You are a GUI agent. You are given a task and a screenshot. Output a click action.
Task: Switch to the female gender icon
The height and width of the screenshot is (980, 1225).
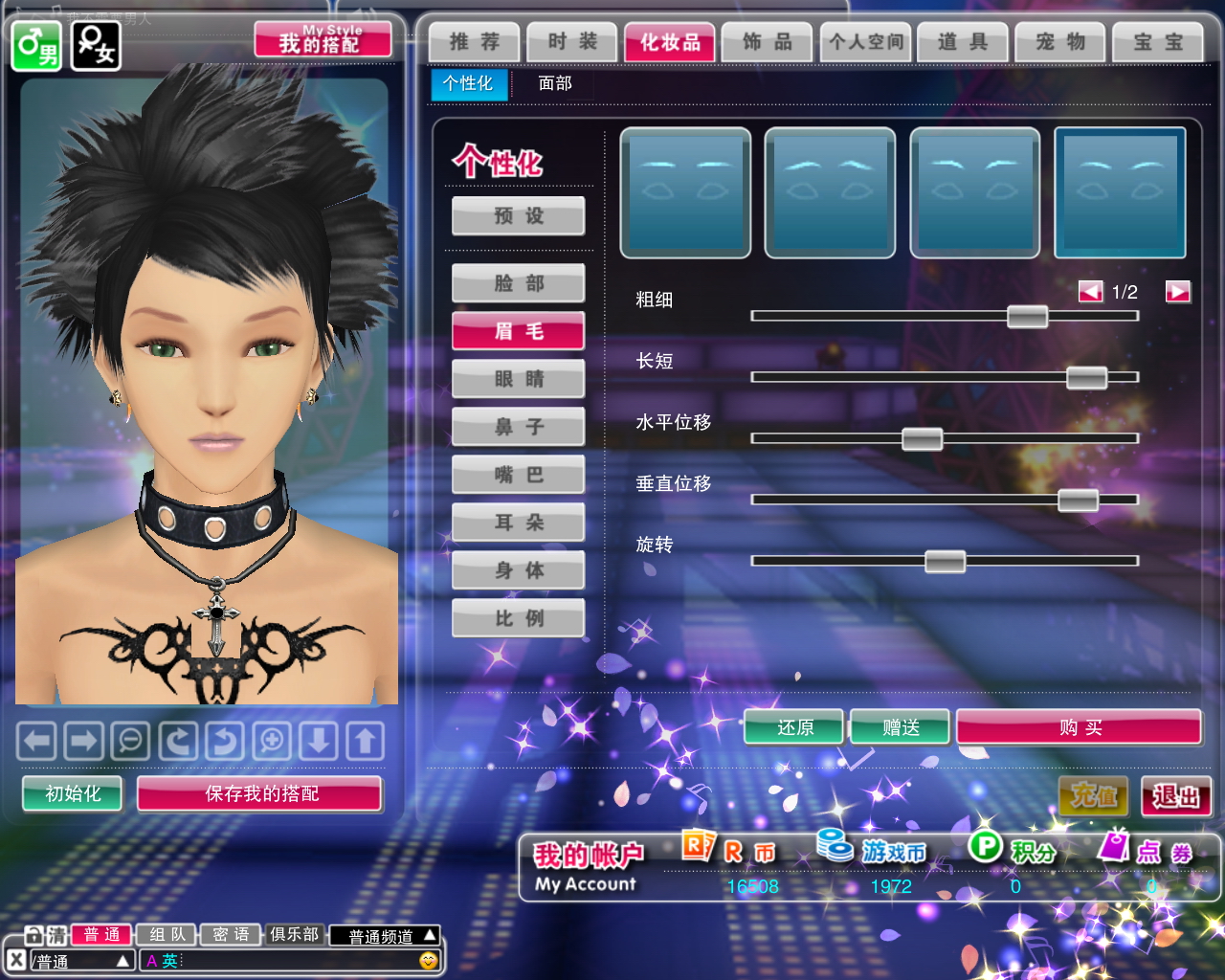(97, 45)
